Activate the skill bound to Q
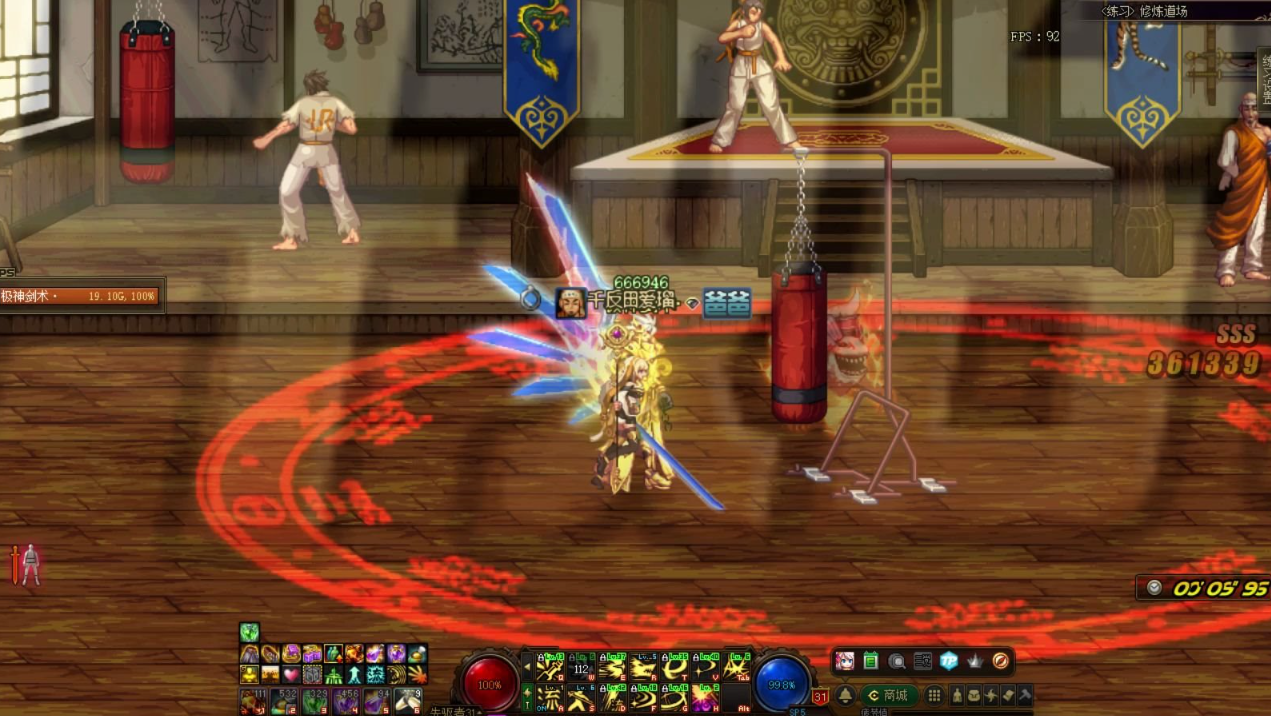The image size is (1271, 716). tap(548, 667)
